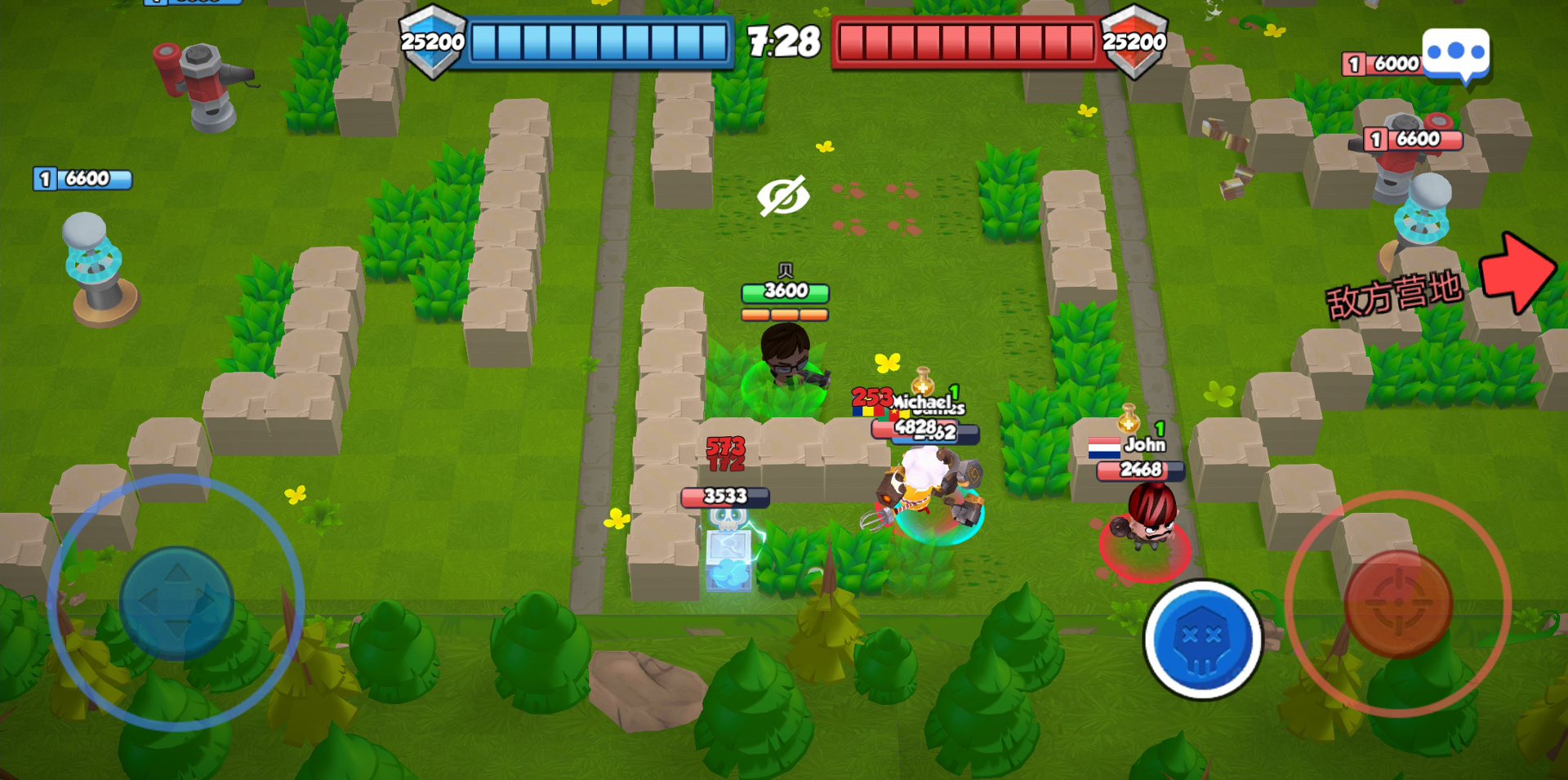Open the chat speech bubble

click(1455, 54)
